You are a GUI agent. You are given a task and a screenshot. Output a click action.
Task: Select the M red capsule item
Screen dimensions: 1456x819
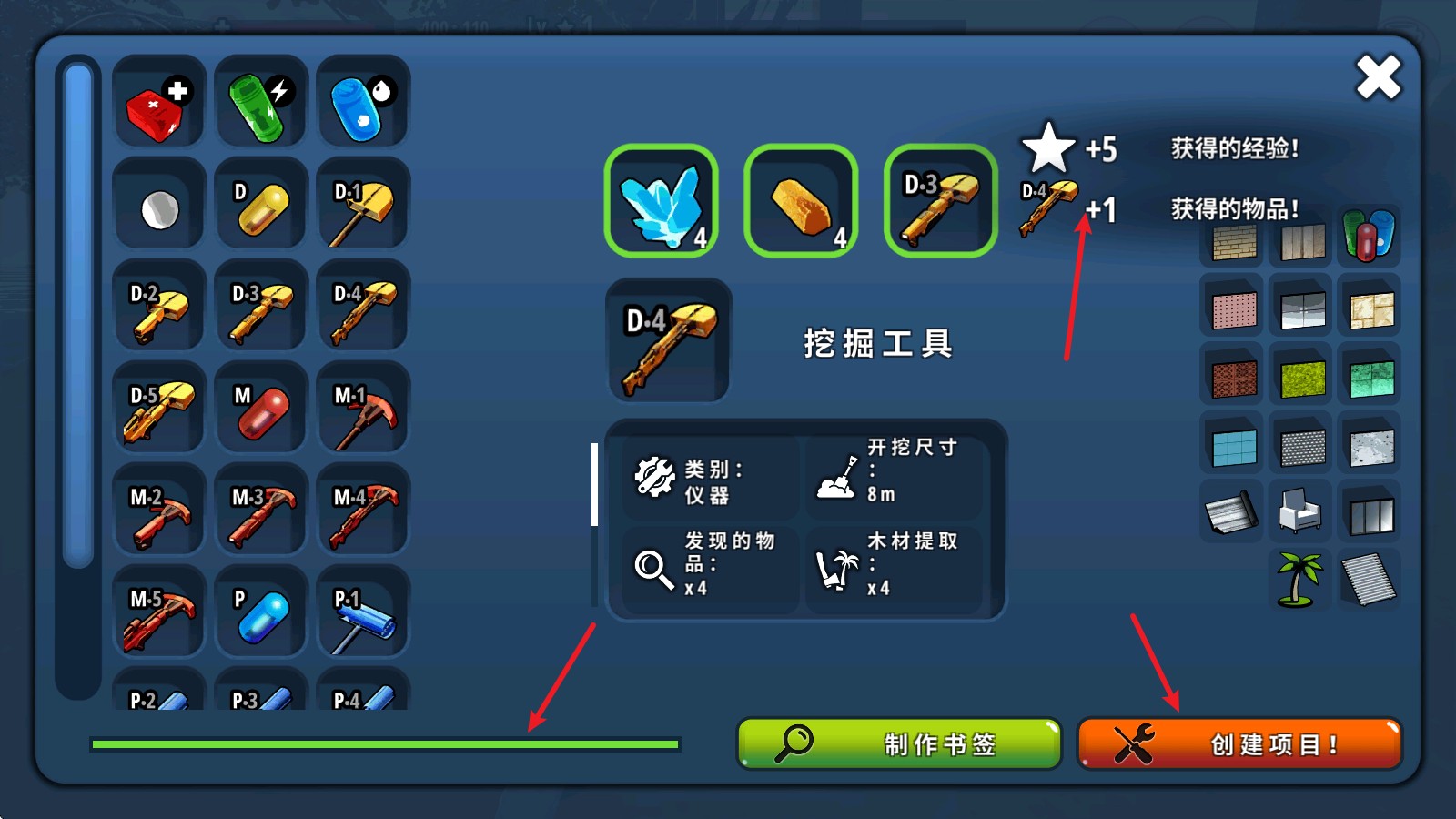260,407
